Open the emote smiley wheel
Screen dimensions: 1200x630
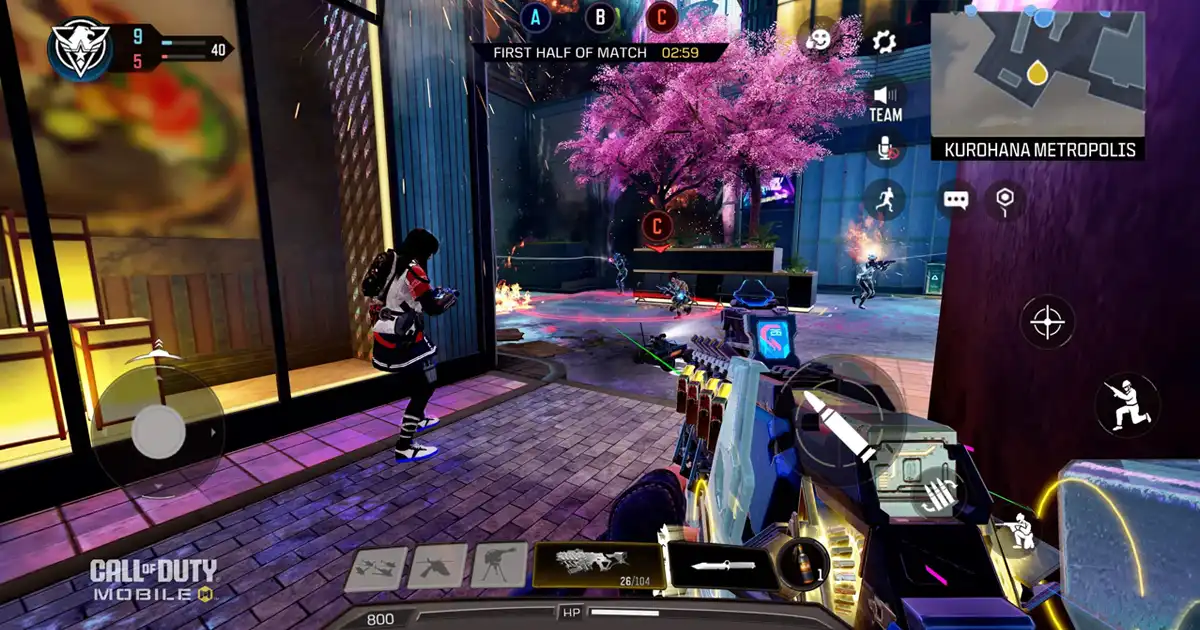[819, 41]
